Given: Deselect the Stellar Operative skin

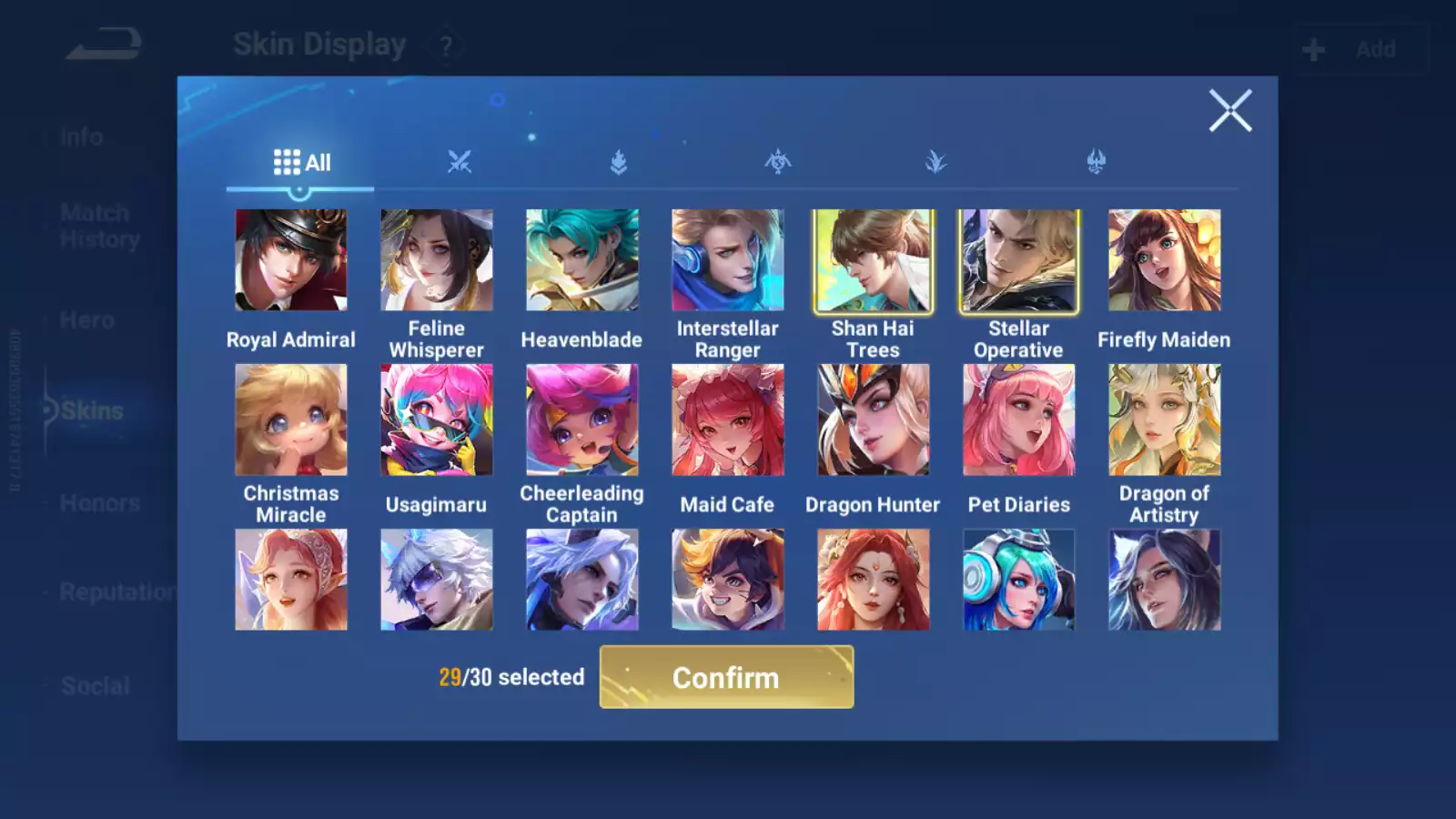Looking at the screenshot, I should [x=1018, y=260].
